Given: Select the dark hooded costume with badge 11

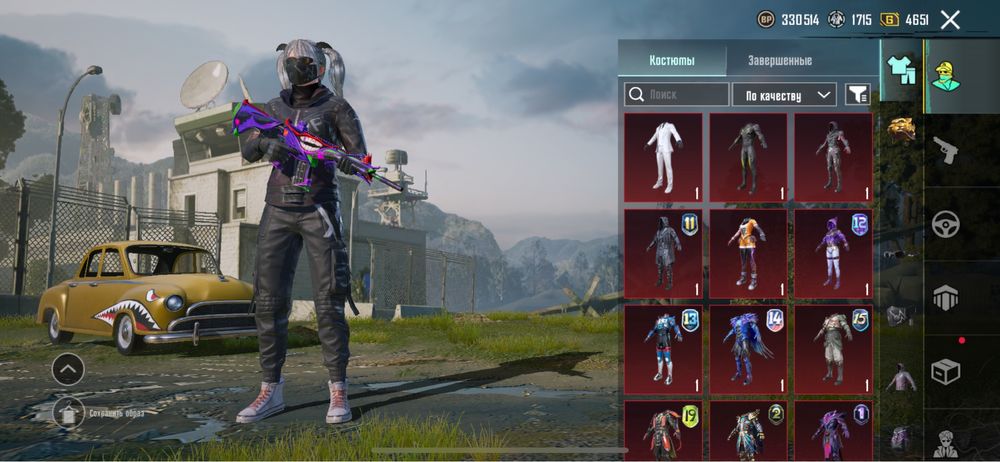Looking at the screenshot, I should coord(663,252).
